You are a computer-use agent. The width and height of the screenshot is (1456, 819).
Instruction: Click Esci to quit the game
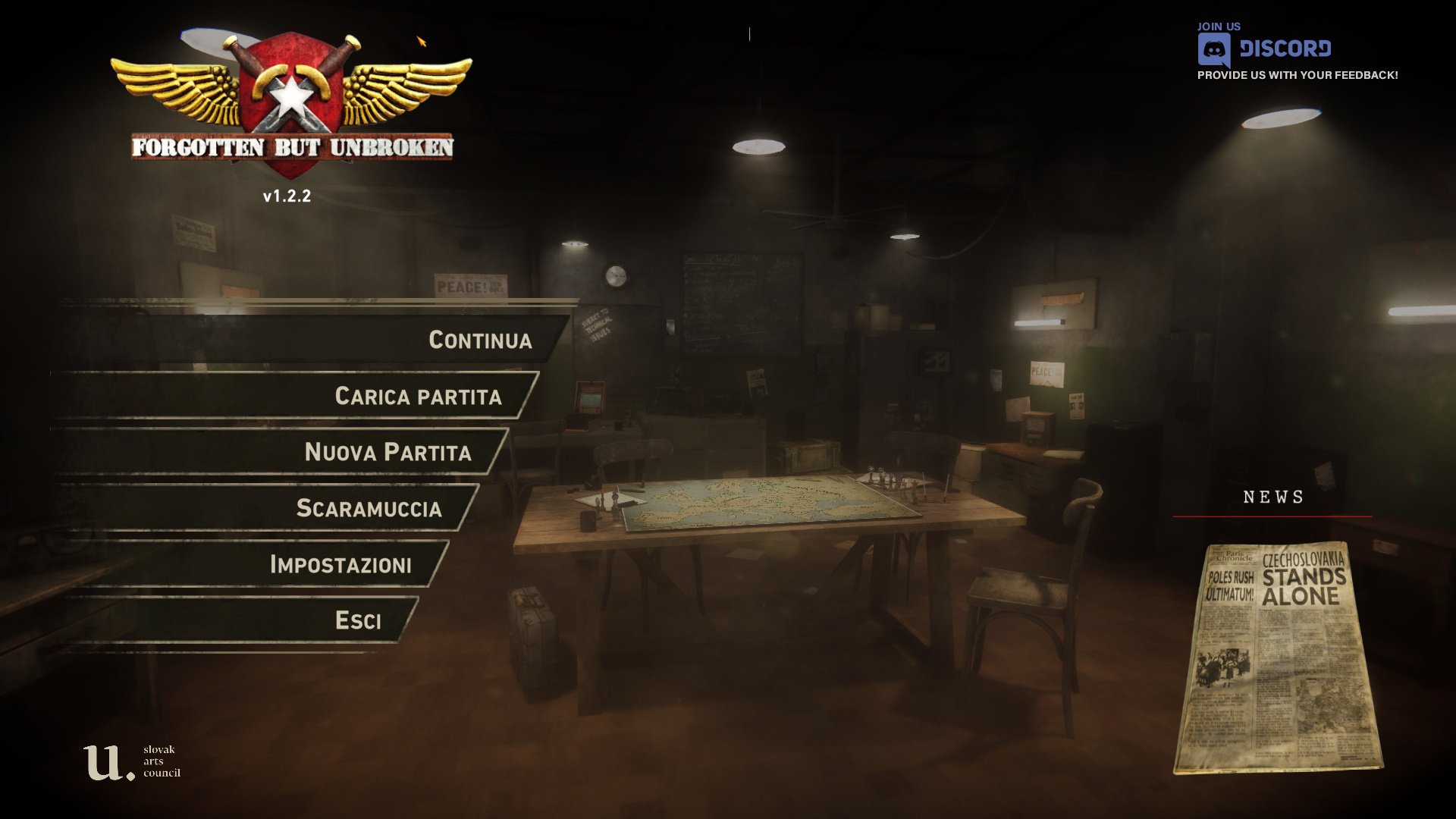coord(358,620)
